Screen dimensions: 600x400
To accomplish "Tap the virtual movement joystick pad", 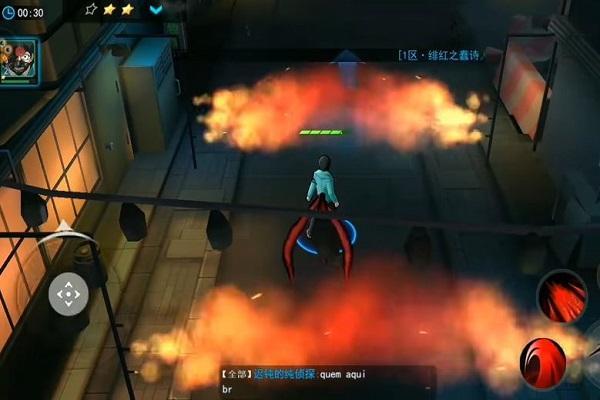I will pos(68,294).
